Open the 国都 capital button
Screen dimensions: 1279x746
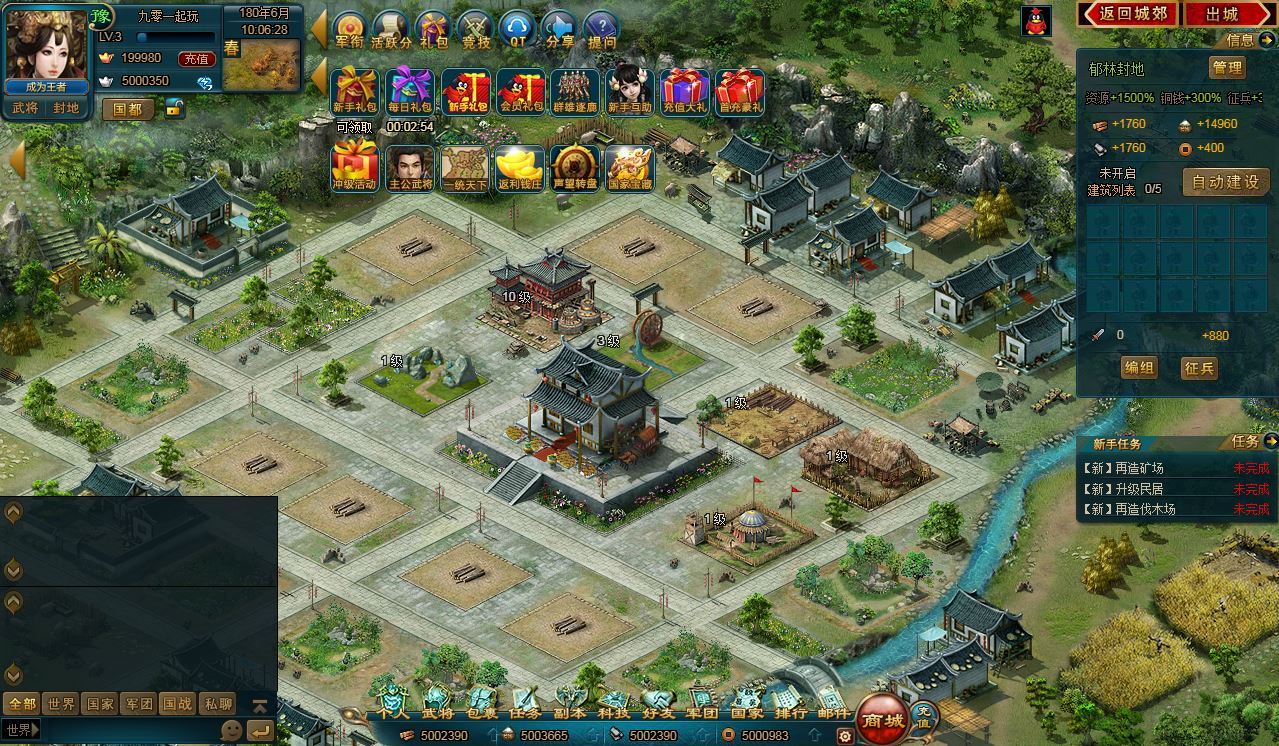(128, 109)
